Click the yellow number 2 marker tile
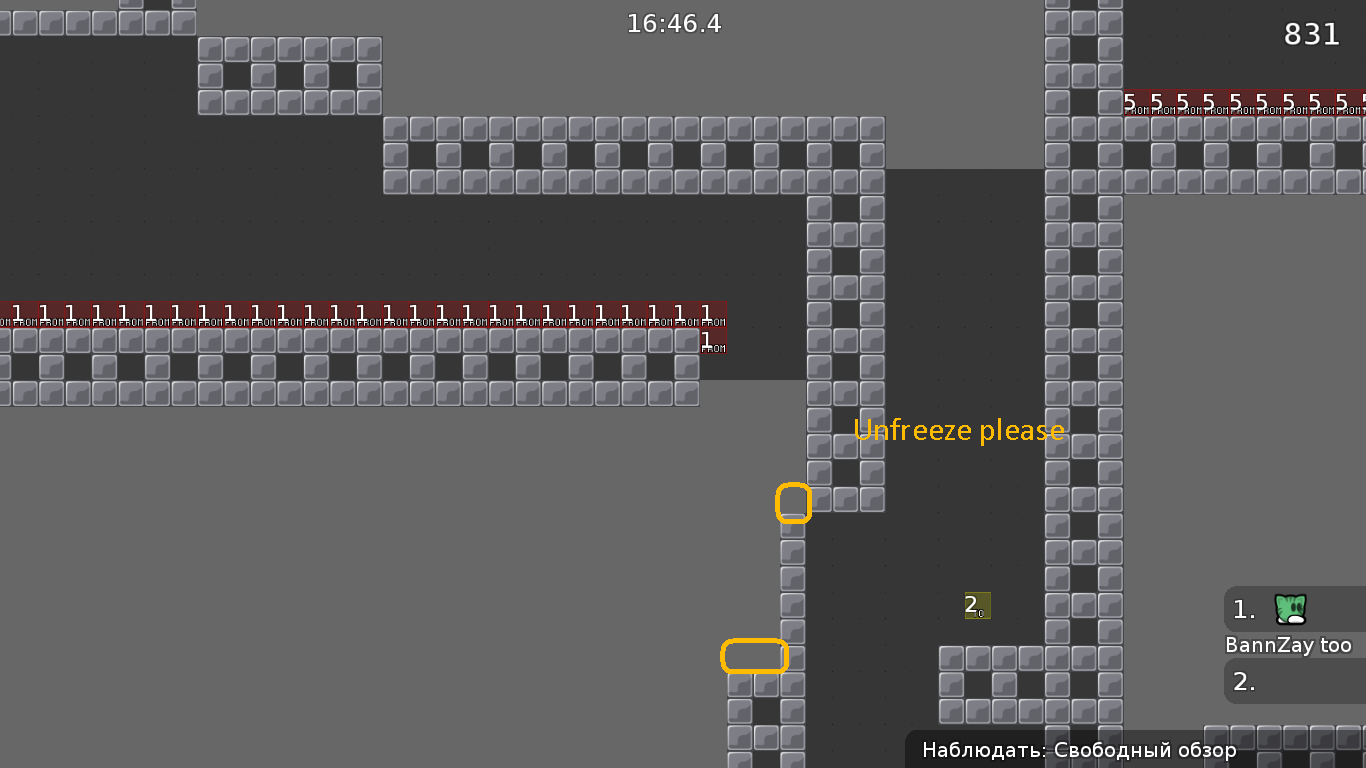This screenshot has width=1366, height=768. tap(977, 606)
